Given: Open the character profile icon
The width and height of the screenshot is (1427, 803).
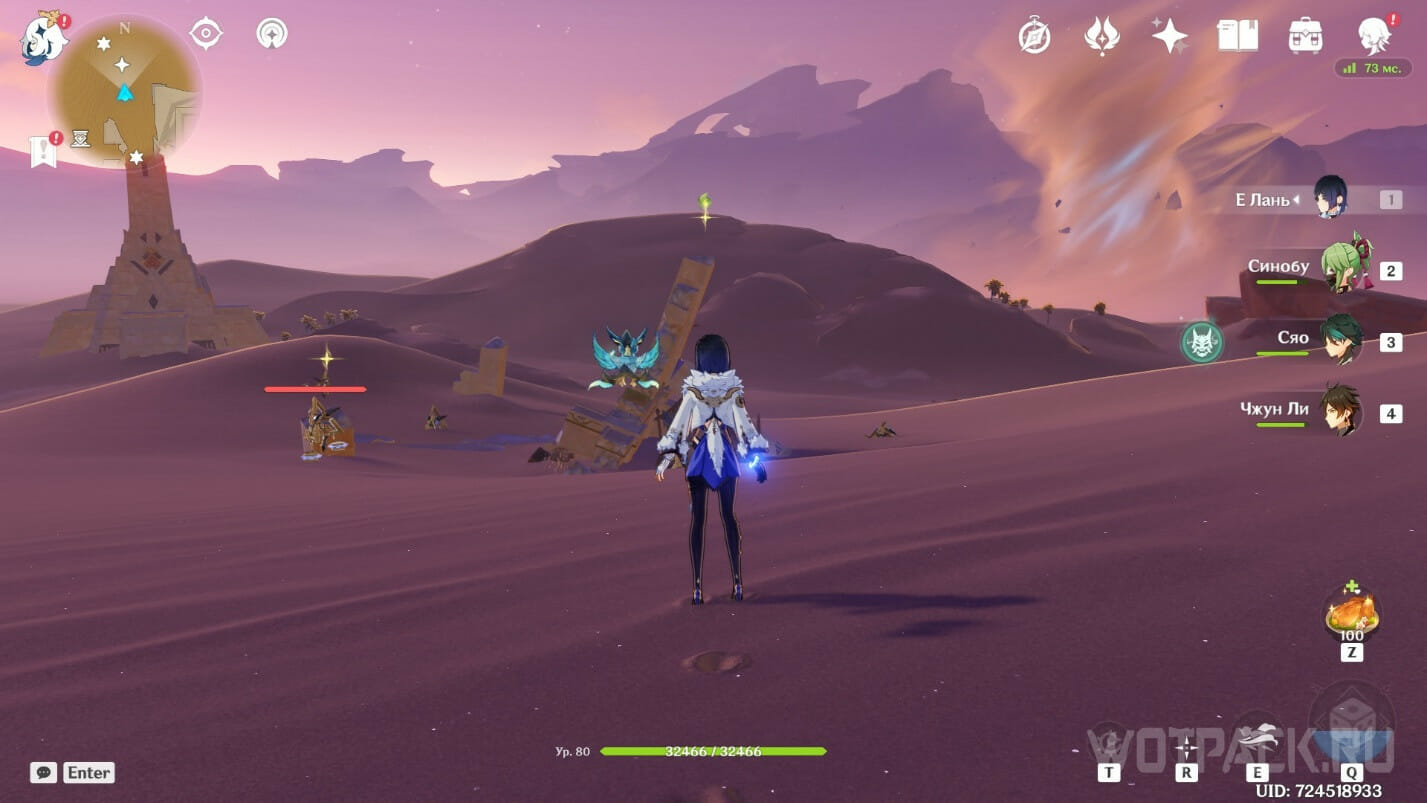Looking at the screenshot, I should pos(1375,36).
